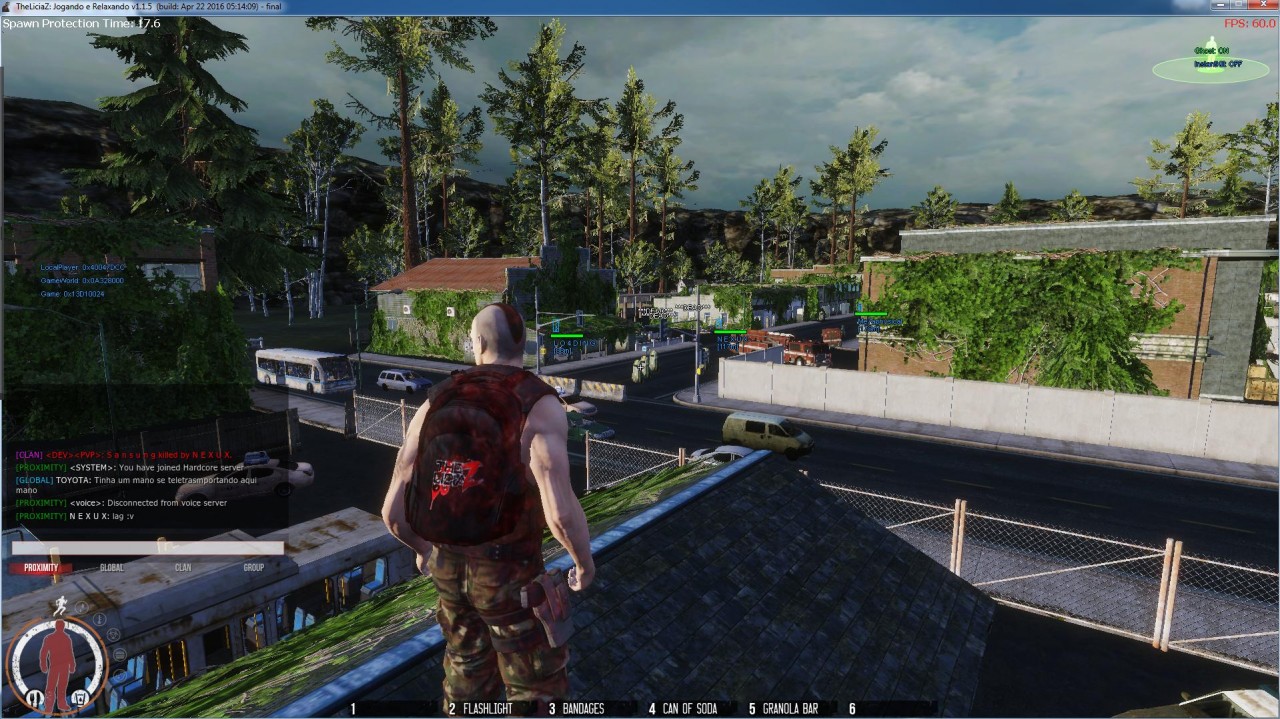
Task: Click the red player body status silhouette
Action: click(x=58, y=661)
